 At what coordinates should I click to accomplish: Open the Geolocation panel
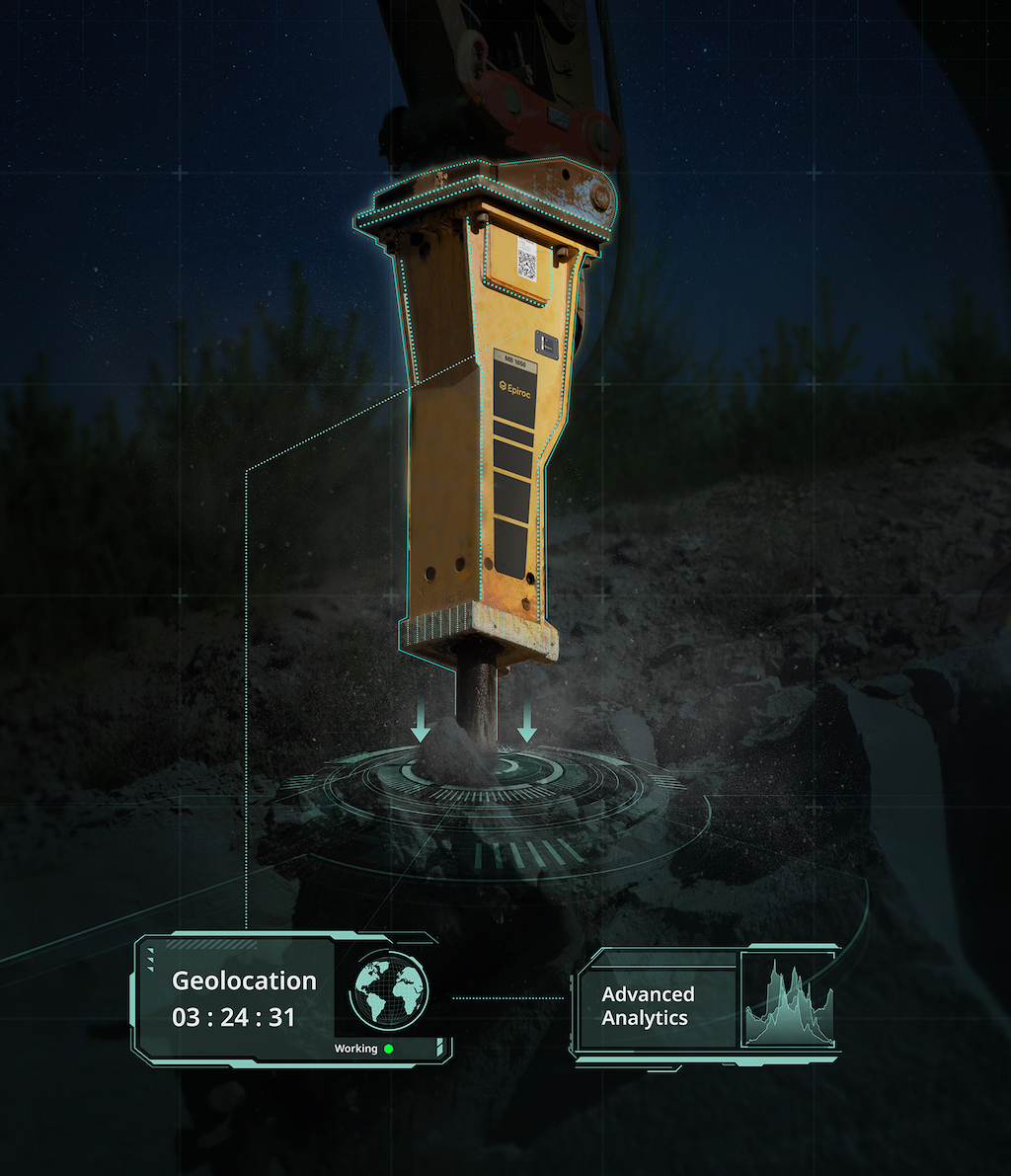pyautogui.click(x=244, y=998)
